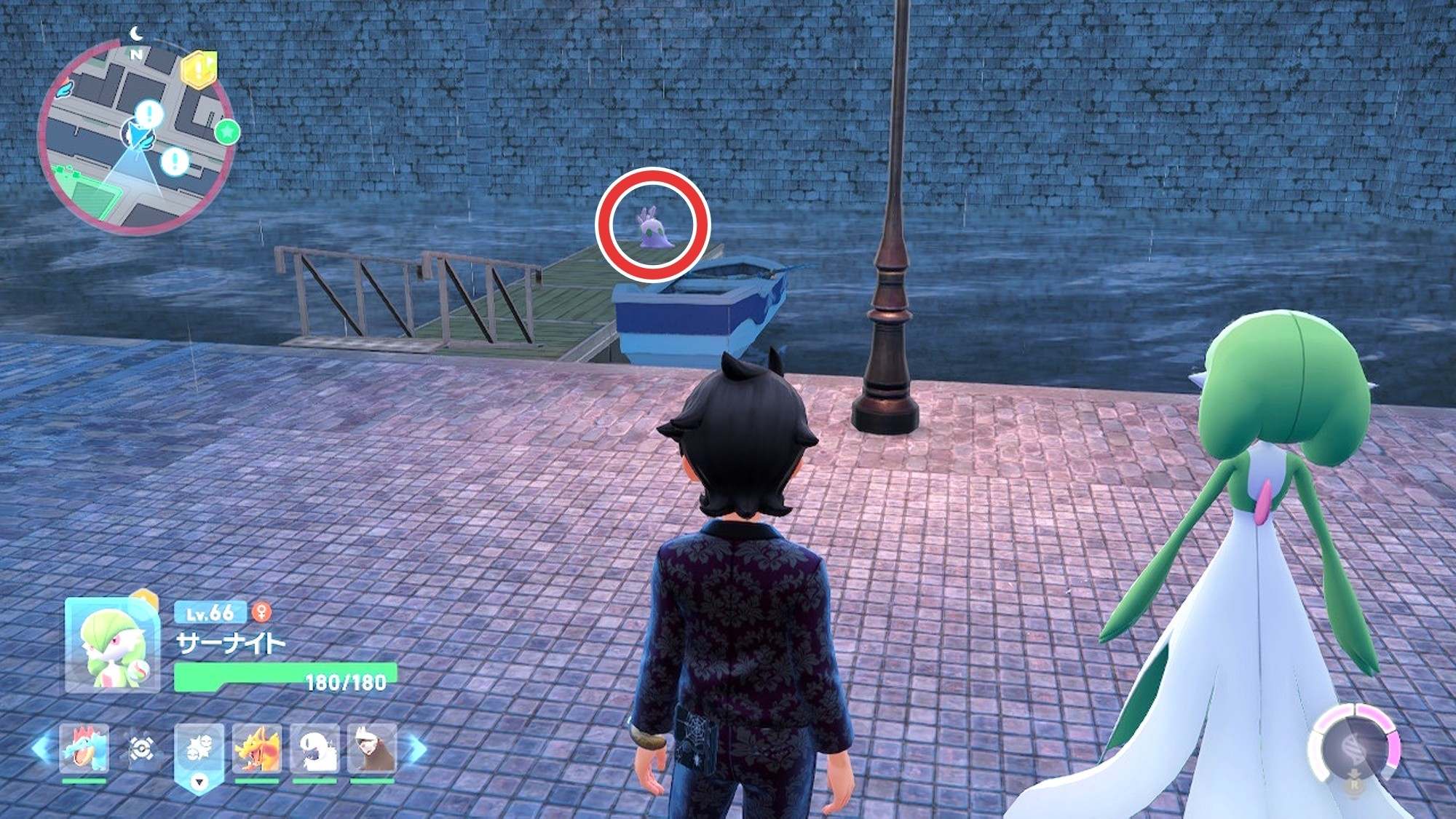Screen dimensions: 1456x819
Task: Switch to the orange Charizard party slot
Action: point(256,748)
